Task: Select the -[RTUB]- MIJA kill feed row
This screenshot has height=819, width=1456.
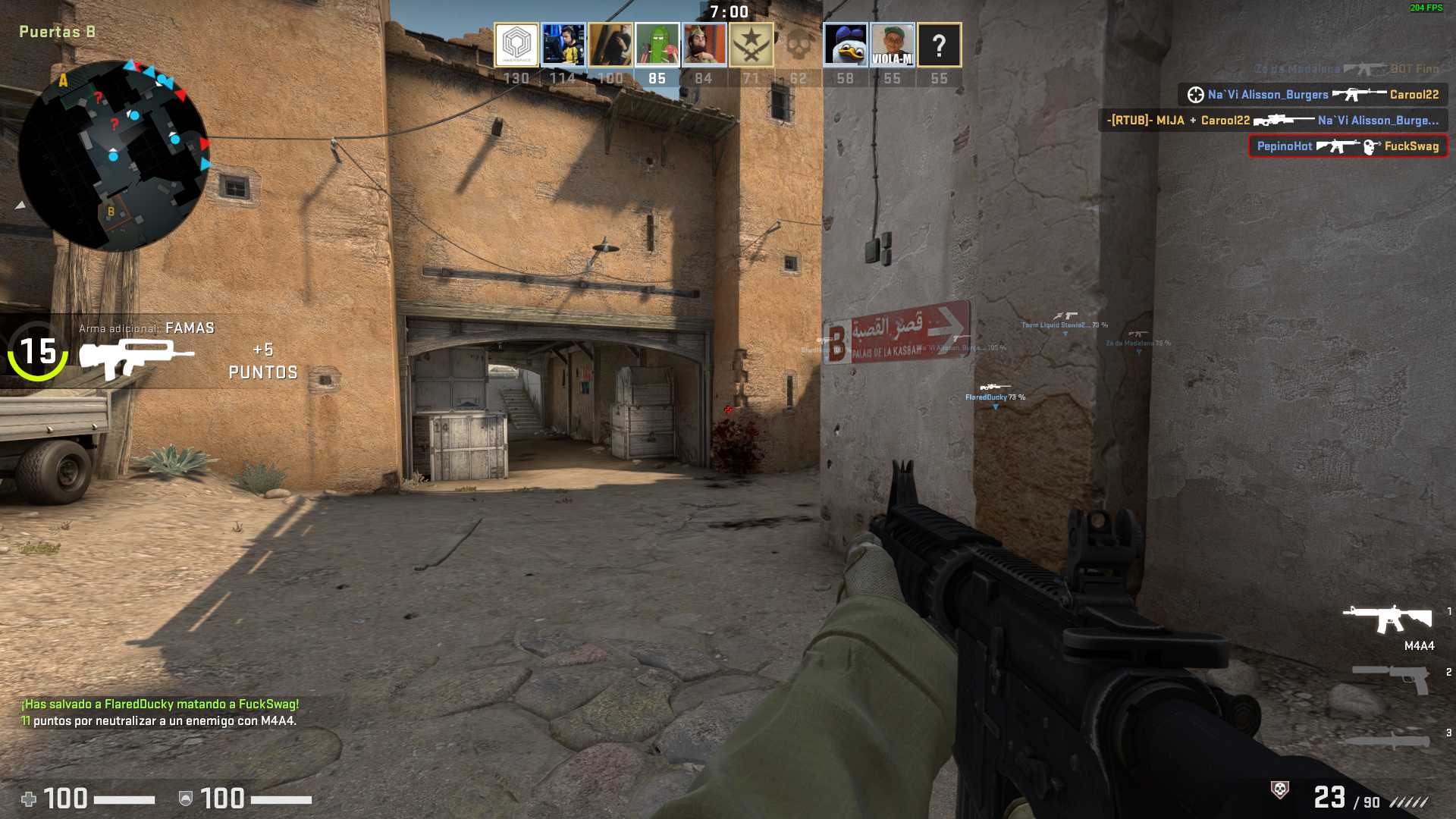Action: coord(1272,121)
